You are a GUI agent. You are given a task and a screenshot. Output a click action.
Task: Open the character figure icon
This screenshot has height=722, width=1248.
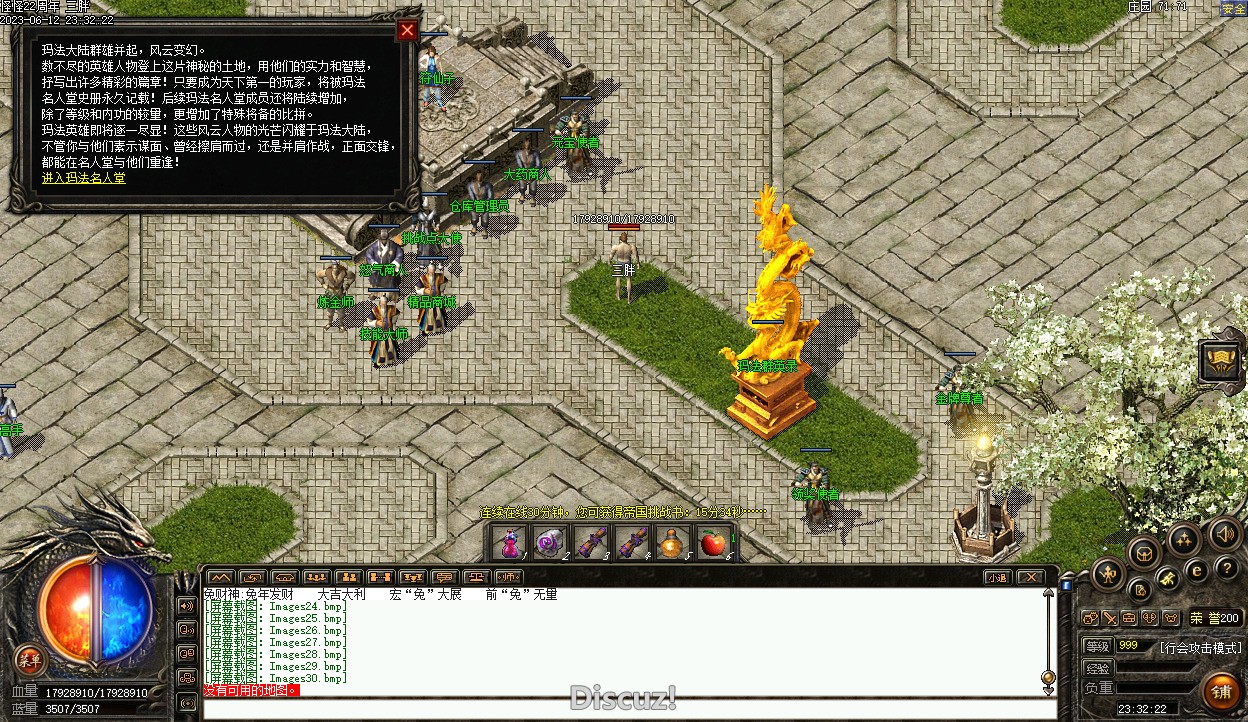(x=1109, y=573)
